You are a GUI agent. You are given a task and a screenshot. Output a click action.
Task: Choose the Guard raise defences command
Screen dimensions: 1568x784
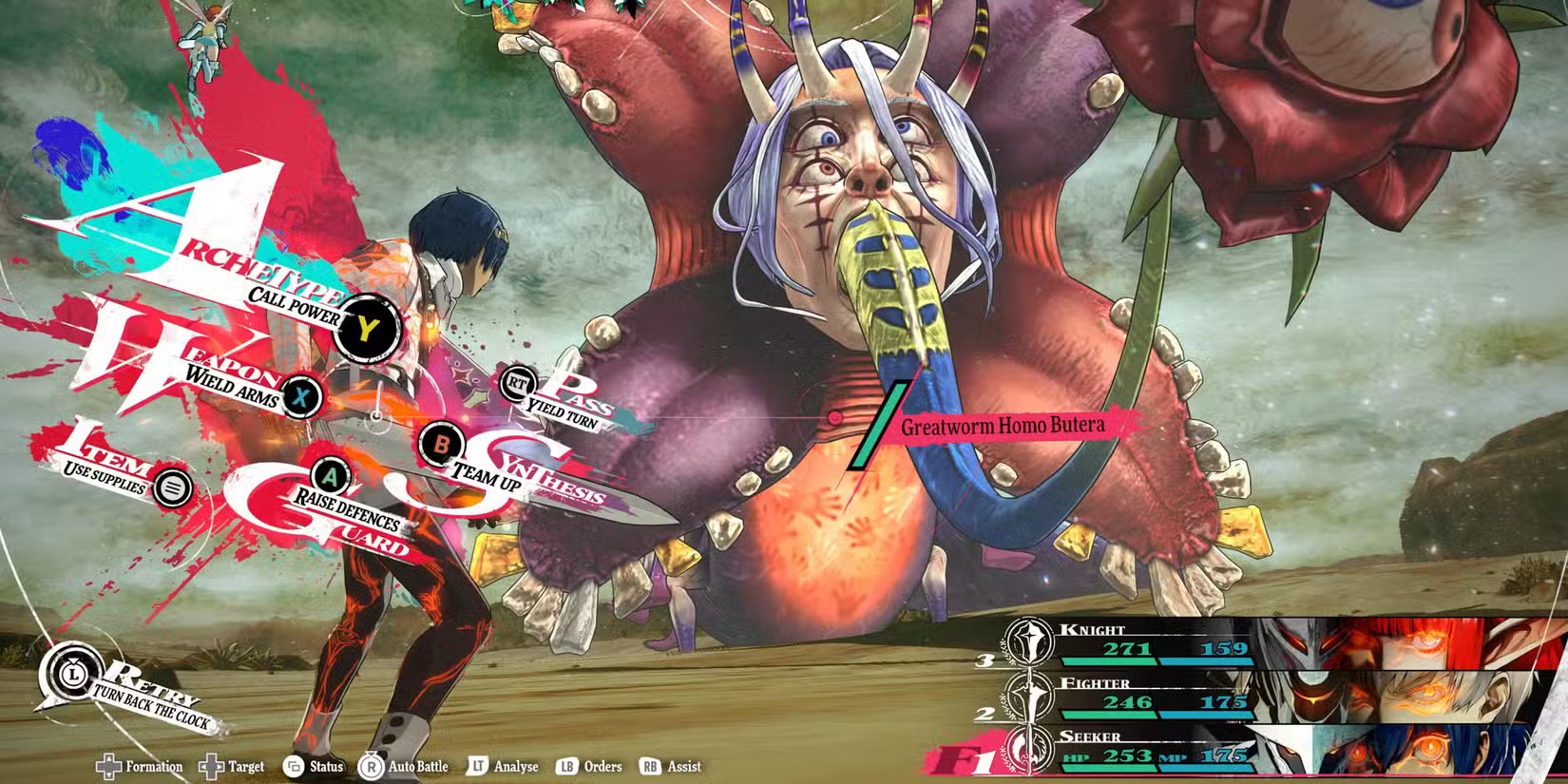click(x=331, y=474)
